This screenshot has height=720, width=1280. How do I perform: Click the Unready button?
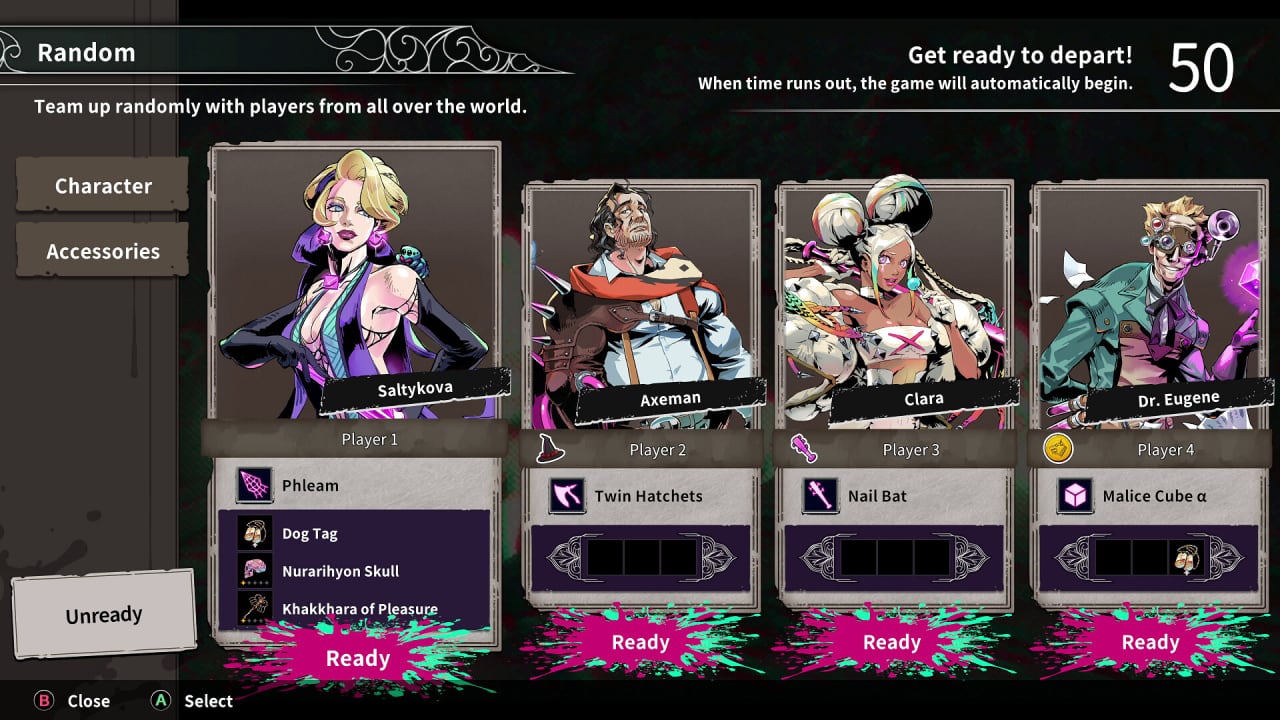point(104,615)
